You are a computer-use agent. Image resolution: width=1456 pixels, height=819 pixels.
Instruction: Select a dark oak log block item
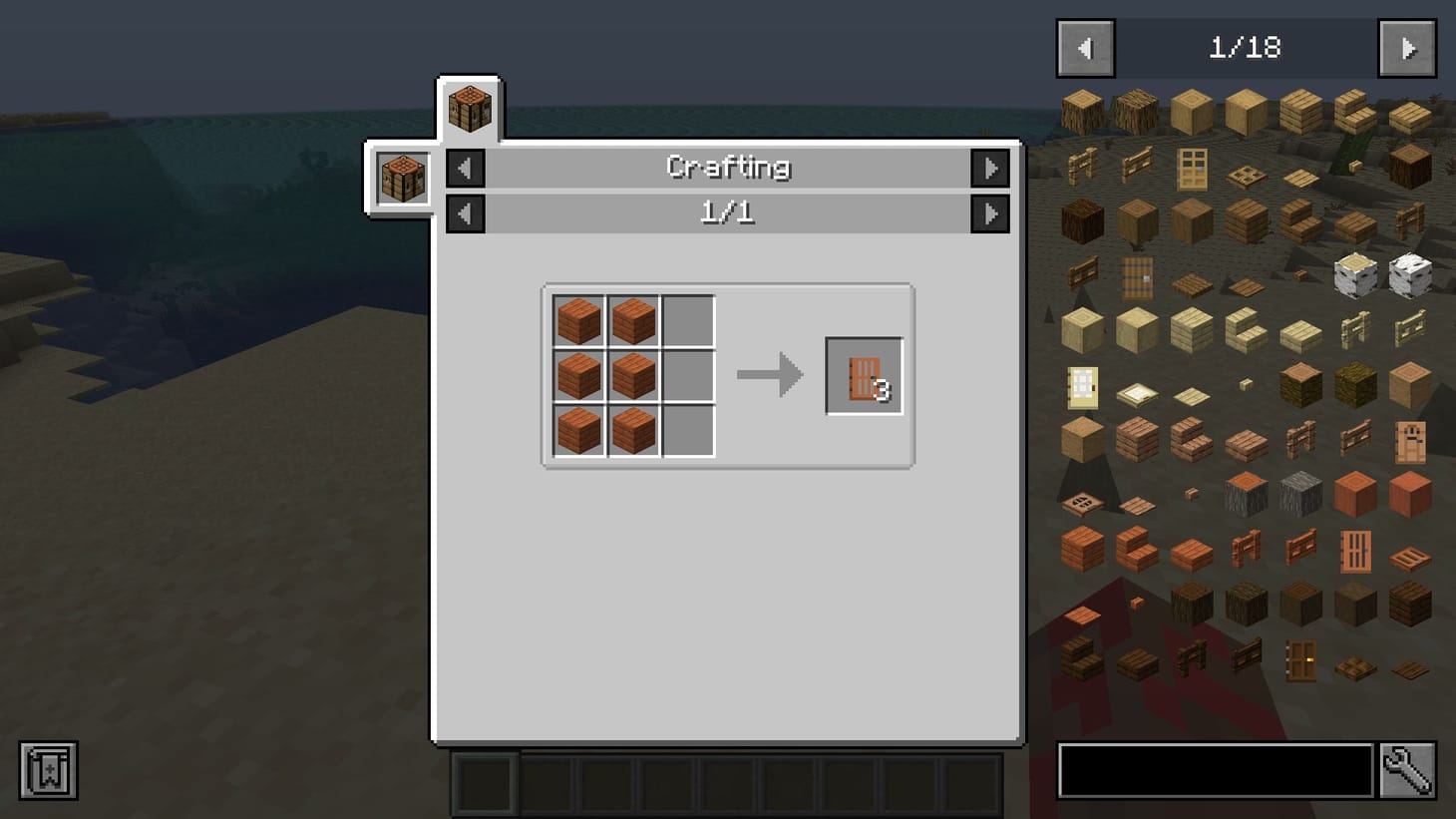click(x=1194, y=604)
